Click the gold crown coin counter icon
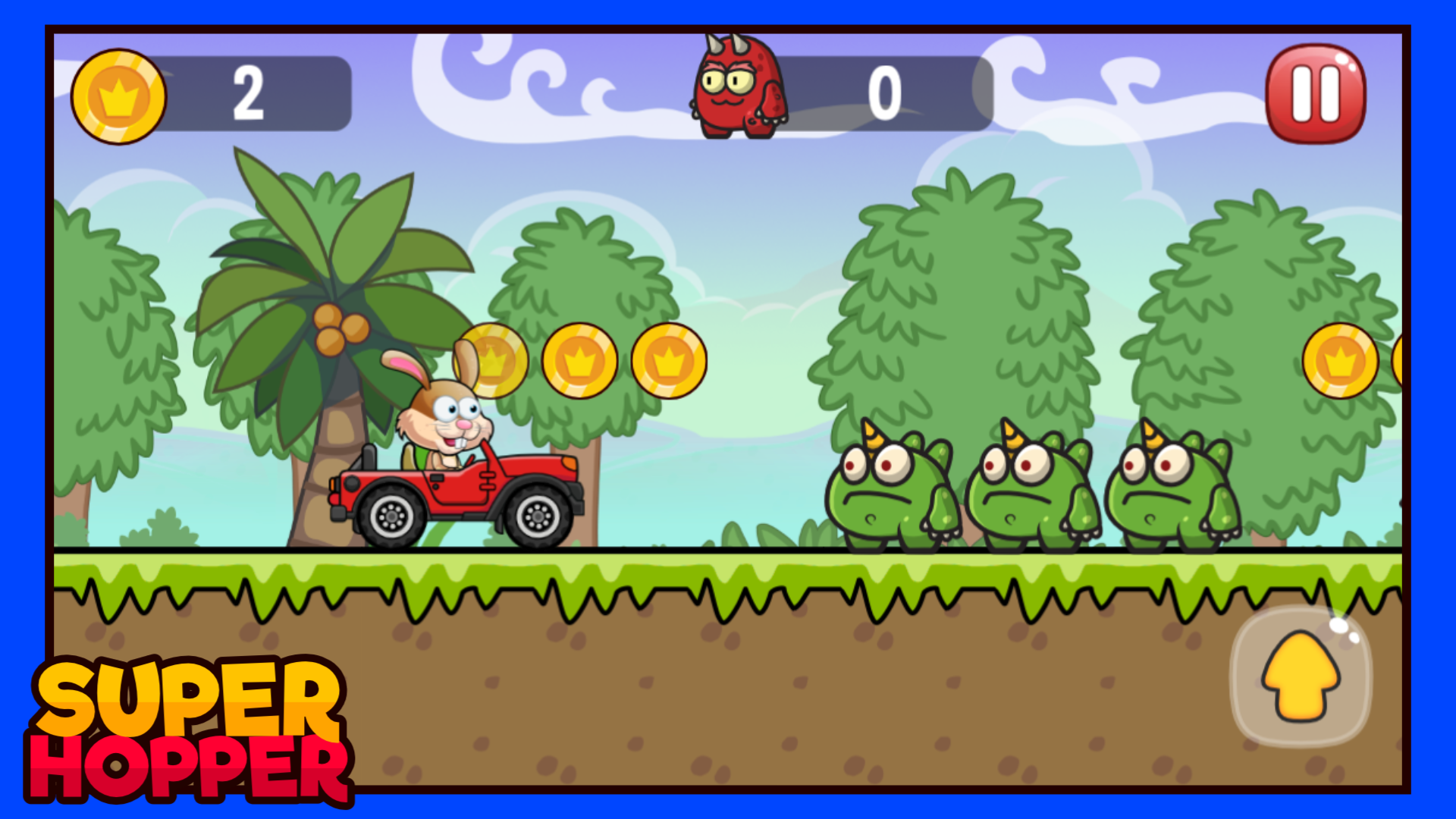This screenshot has height=819, width=1456. pyautogui.click(x=118, y=96)
